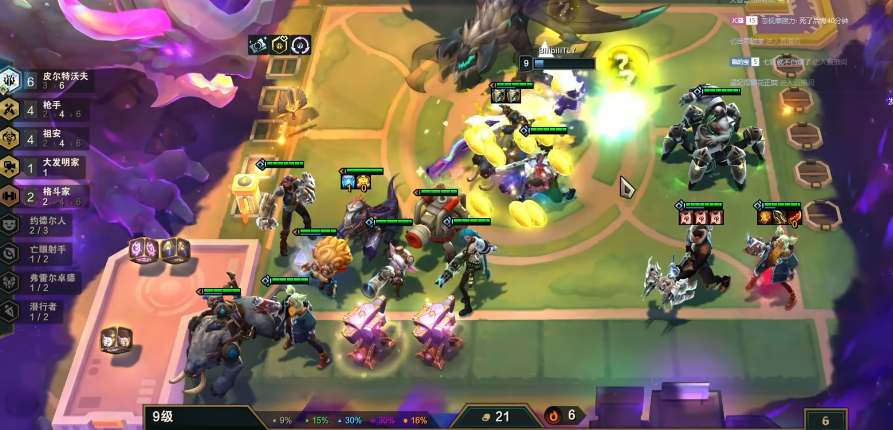Click the first augment icon at top

(258, 45)
